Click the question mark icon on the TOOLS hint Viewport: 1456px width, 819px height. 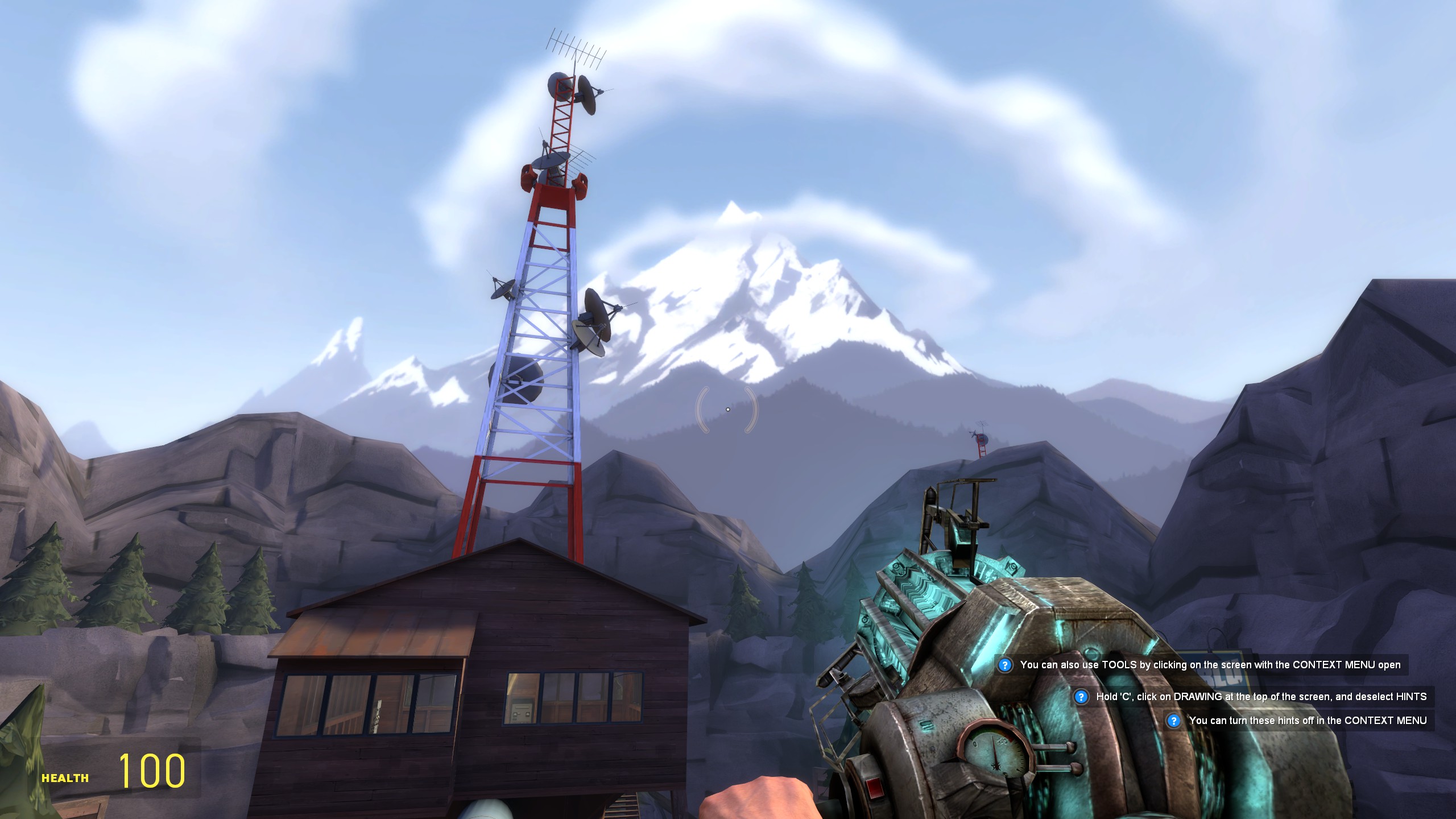[x=1005, y=665]
